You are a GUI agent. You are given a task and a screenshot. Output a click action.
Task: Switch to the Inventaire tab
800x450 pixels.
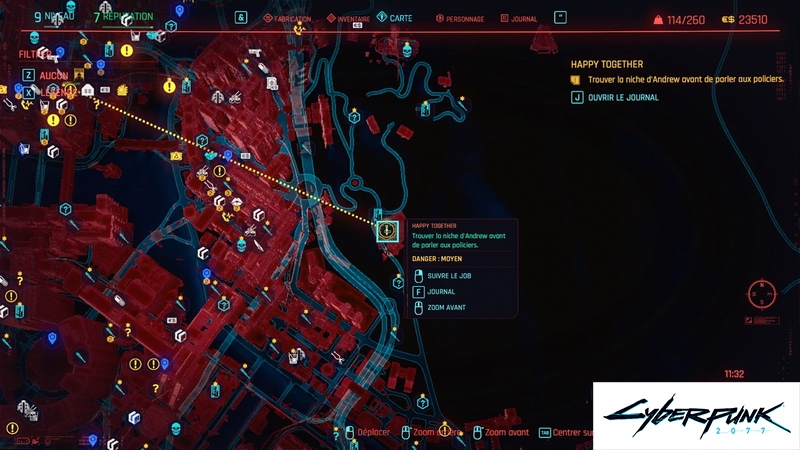coord(350,18)
